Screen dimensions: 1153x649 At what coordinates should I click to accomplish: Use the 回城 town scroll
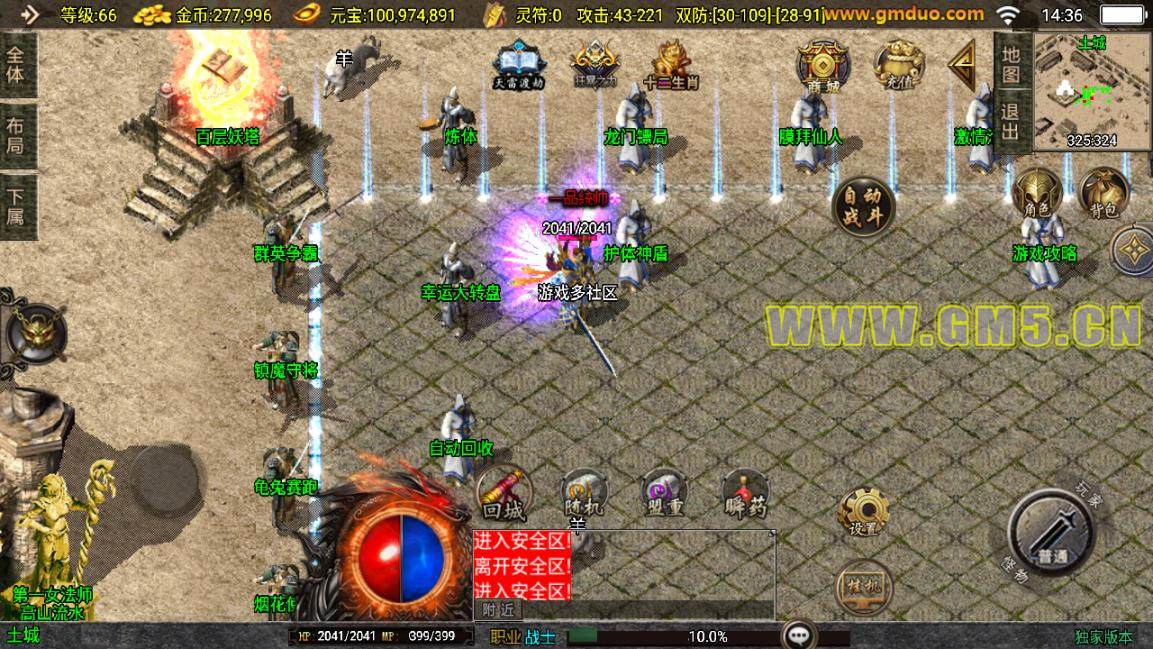(x=503, y=493)
